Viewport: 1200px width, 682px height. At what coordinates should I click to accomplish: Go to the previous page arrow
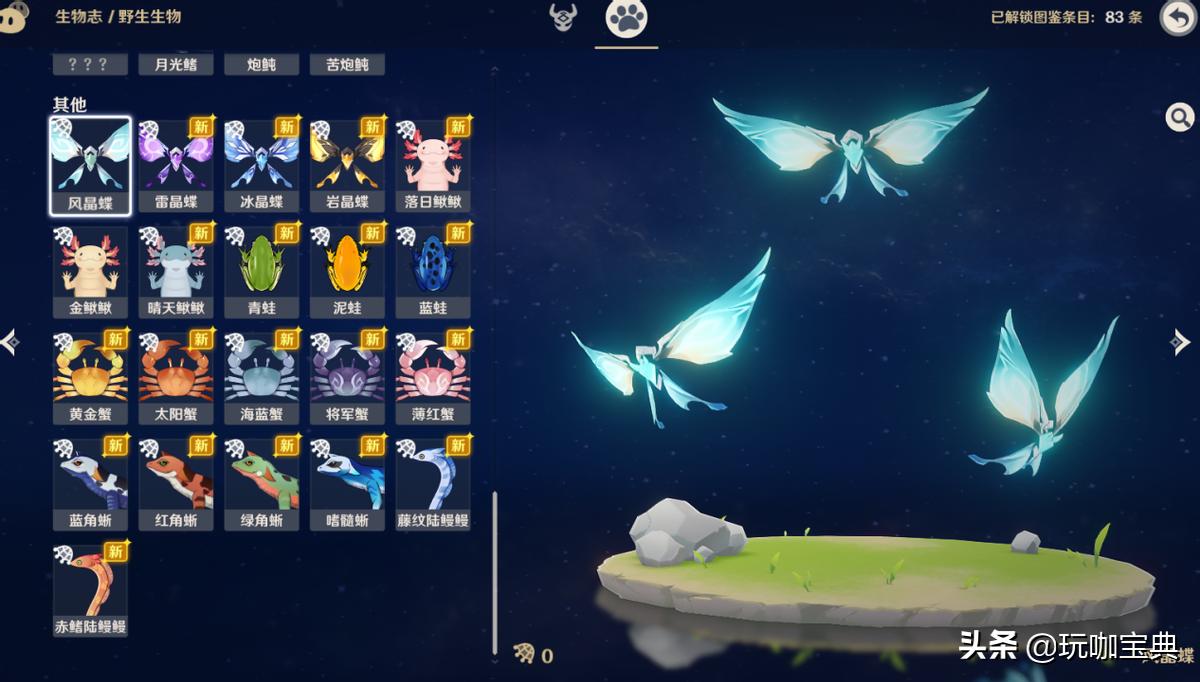point(10,343)
